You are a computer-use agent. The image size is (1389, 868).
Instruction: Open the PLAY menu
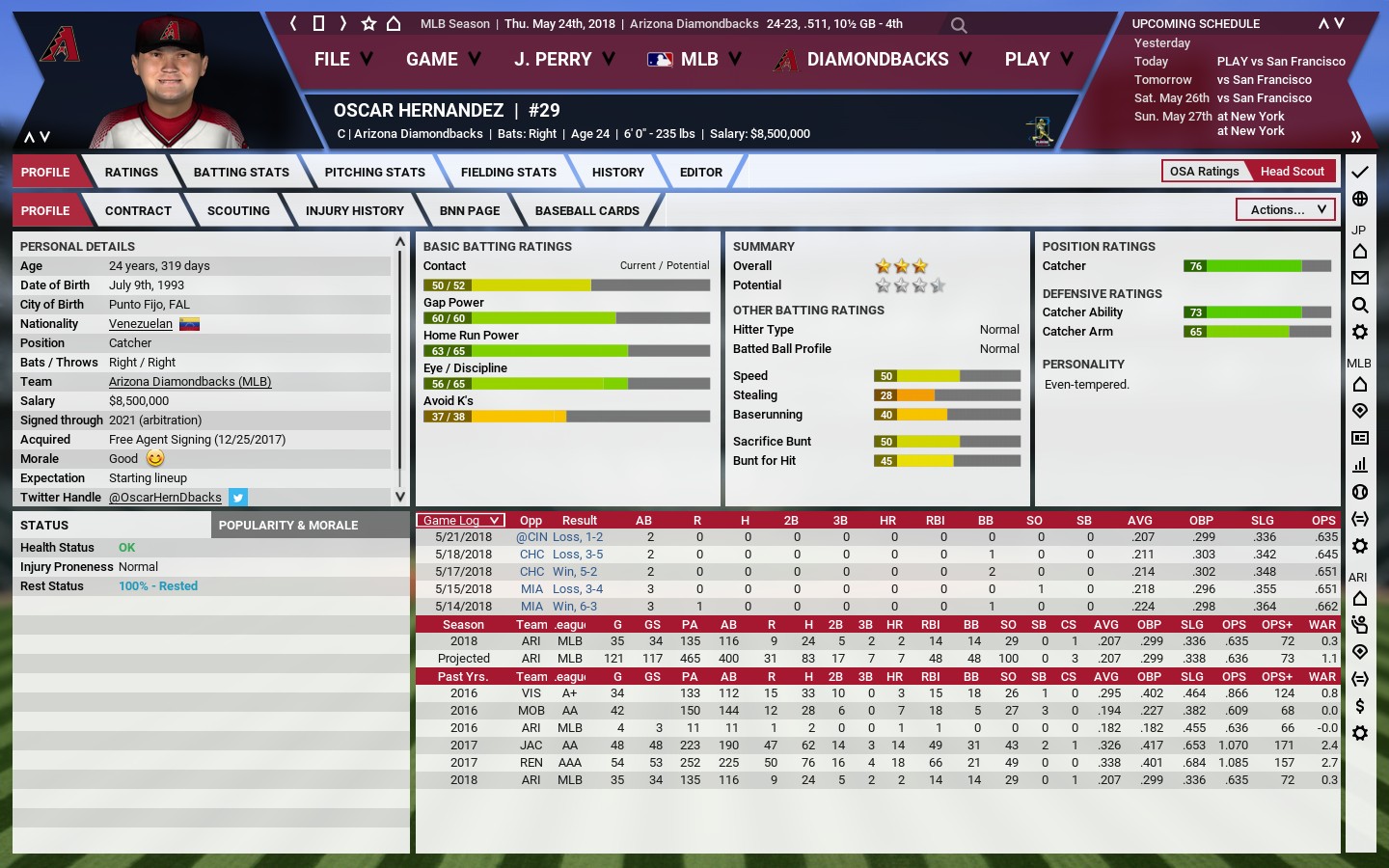click(x=1038, y=60)
